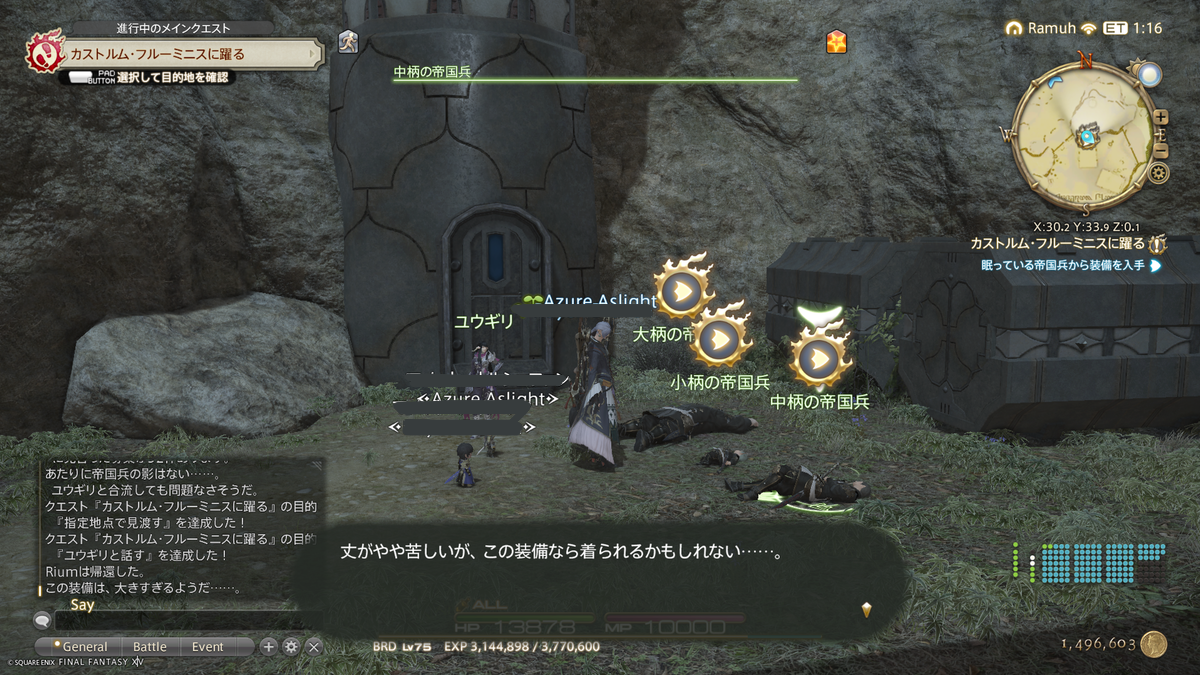Click the weather indicator icon on minimap
The width and height of the screenshot is (1200, 675).
pos(1148,74)
